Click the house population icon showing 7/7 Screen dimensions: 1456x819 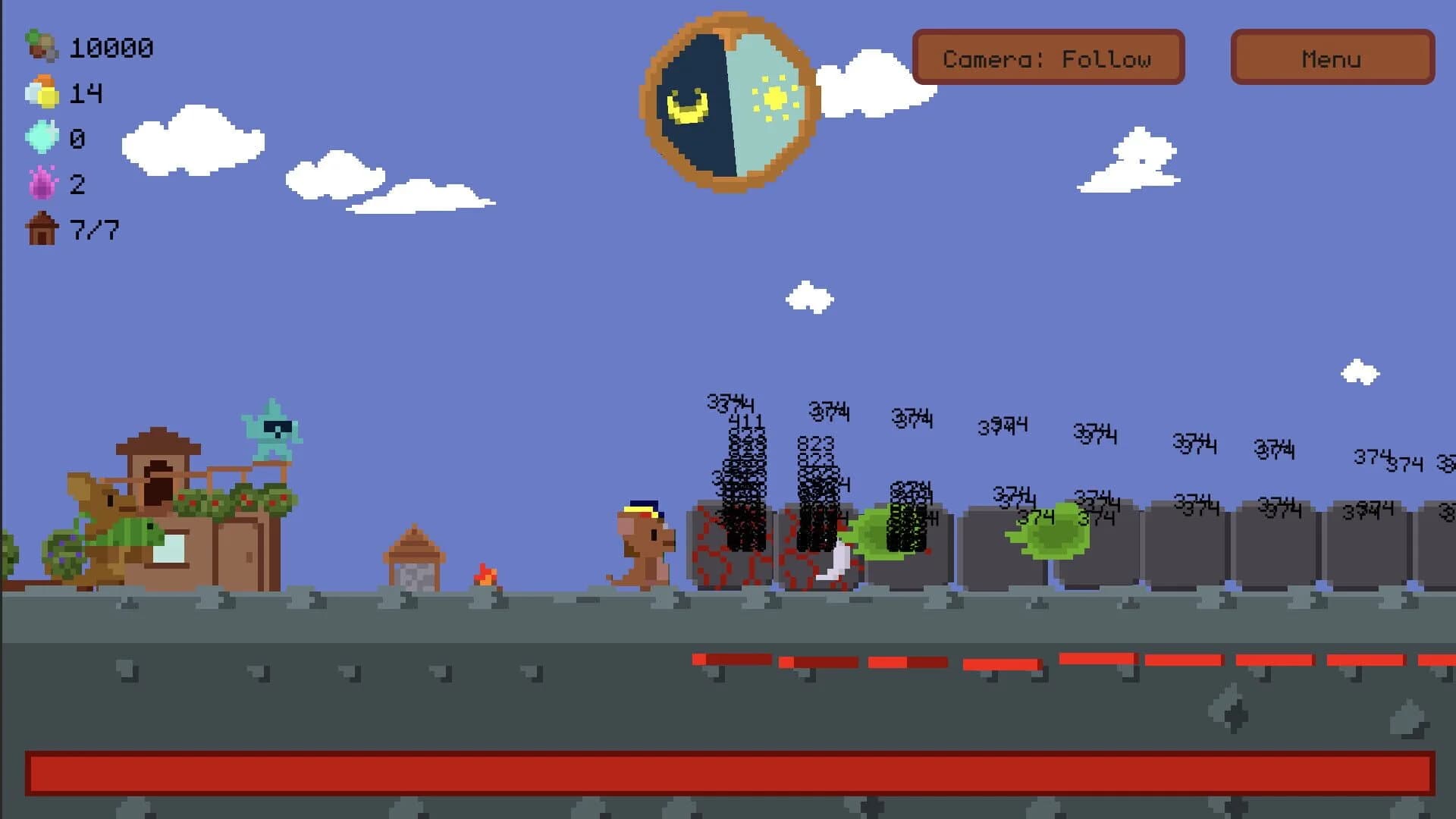coord(40,229)
